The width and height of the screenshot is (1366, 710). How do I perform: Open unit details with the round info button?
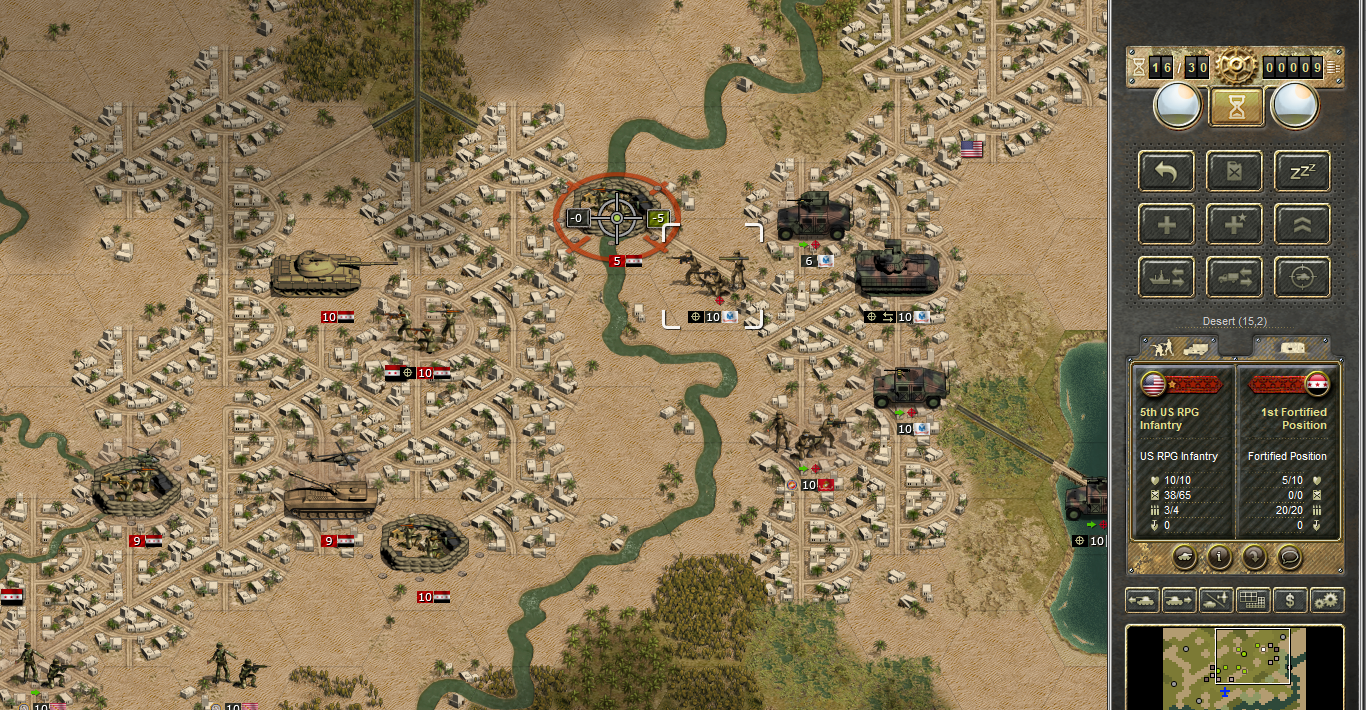pyautogui.click(x=1218, y=555)
